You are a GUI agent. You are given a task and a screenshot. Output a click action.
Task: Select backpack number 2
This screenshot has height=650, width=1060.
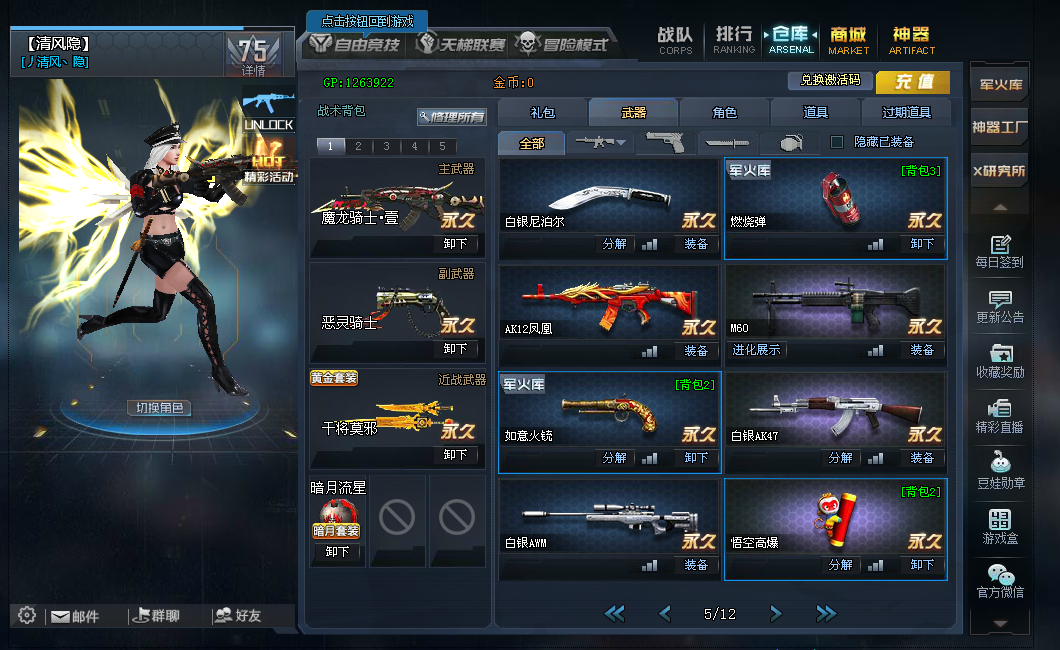[x=358, y=146]
